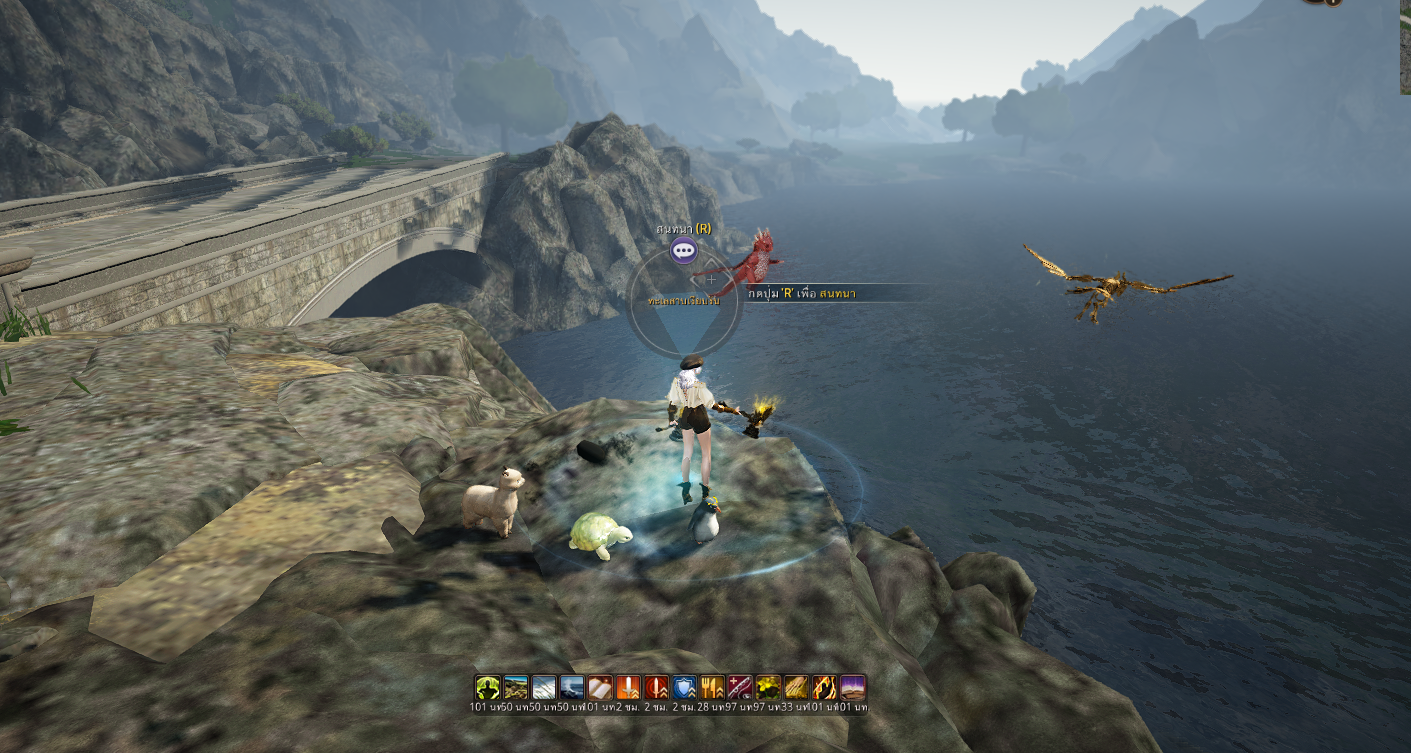Select the fishing rod buff icon

tap(740, 687)
